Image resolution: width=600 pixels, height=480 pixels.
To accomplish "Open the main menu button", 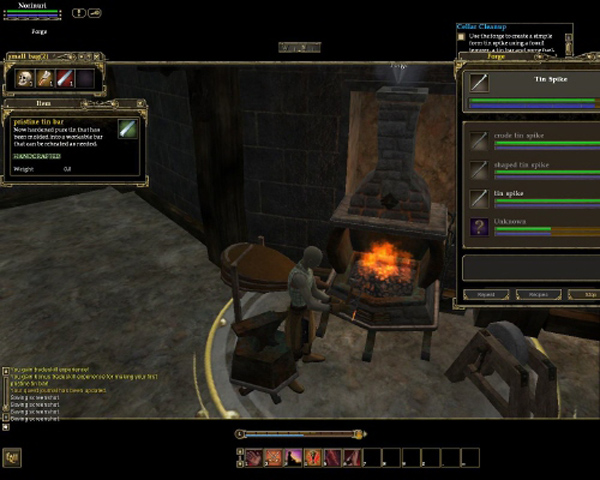I will [x=12, y=458].
